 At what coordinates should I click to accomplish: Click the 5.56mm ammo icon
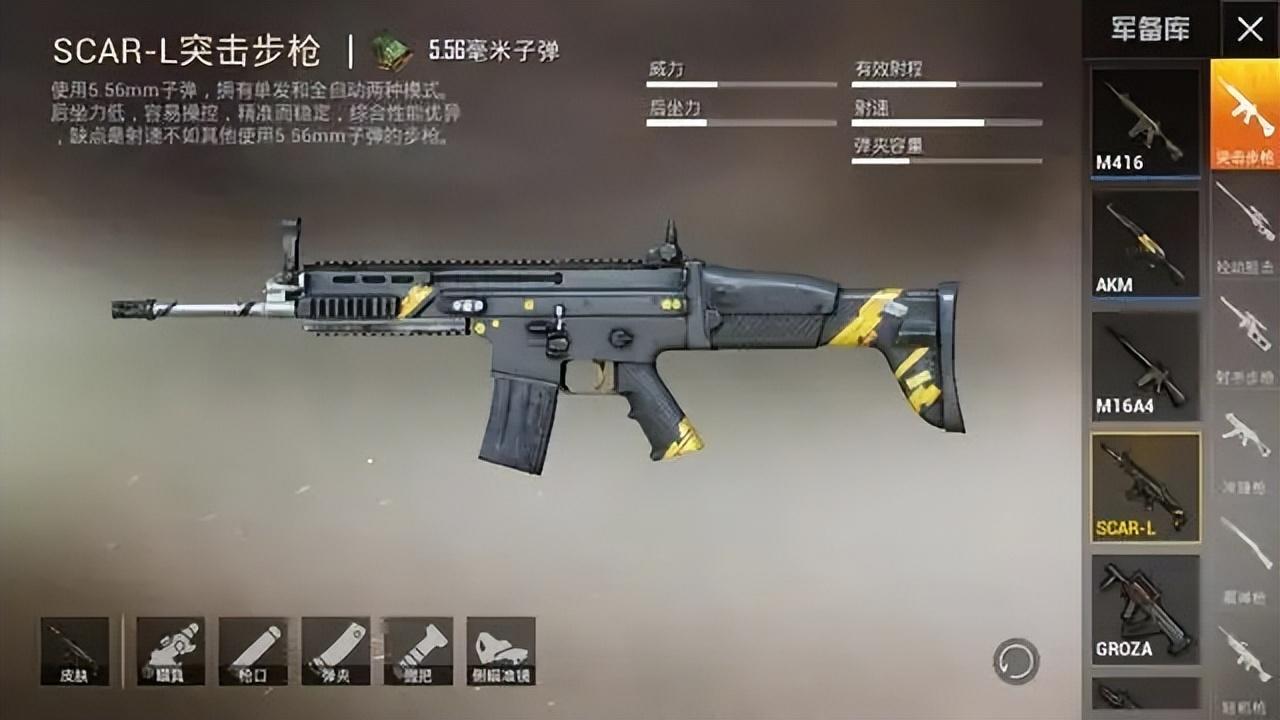tap(392, 42)
